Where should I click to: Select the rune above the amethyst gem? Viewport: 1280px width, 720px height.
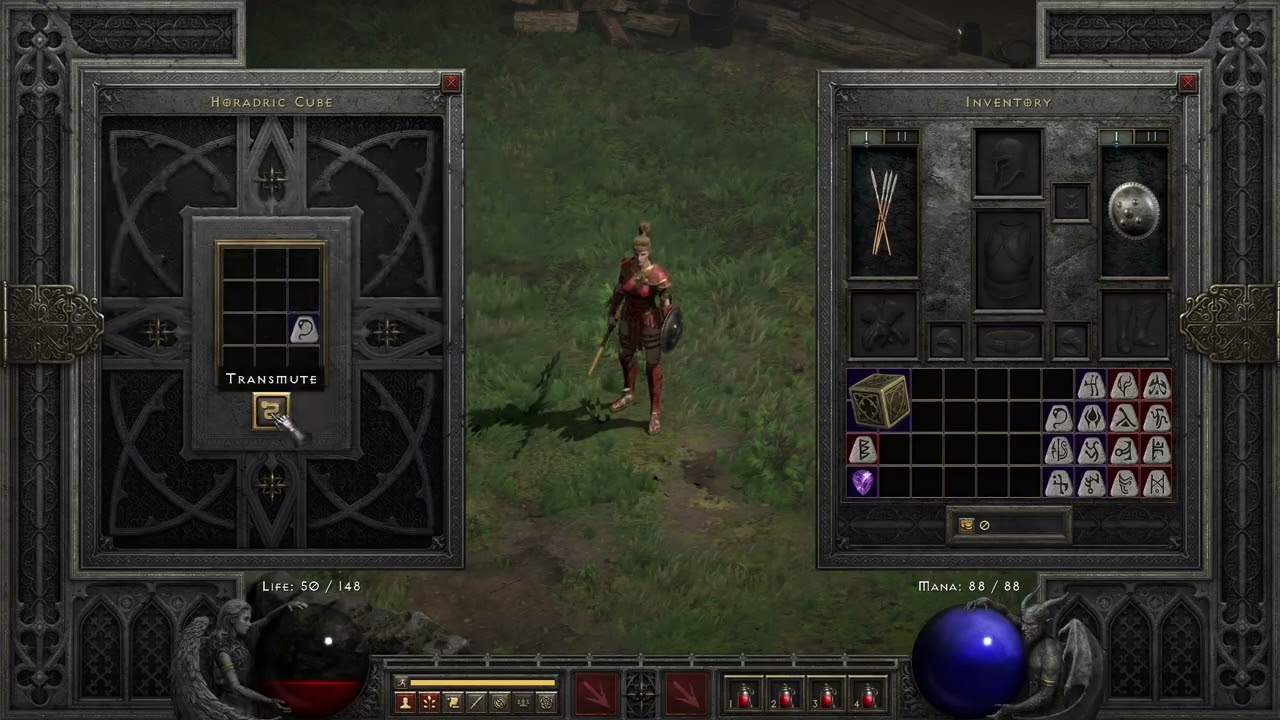862,449
